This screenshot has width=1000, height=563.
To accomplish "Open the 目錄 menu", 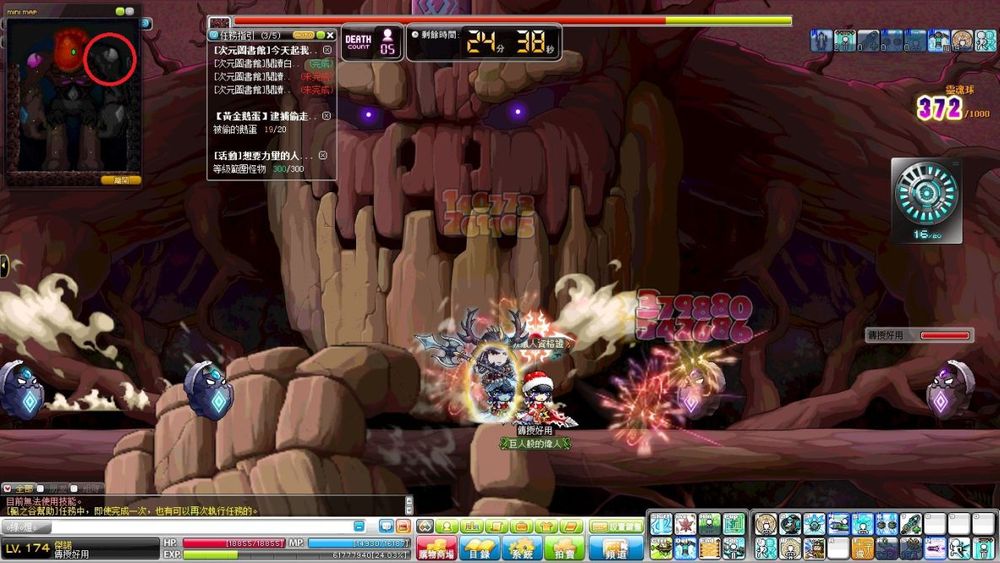I will [x=479, y=548].
